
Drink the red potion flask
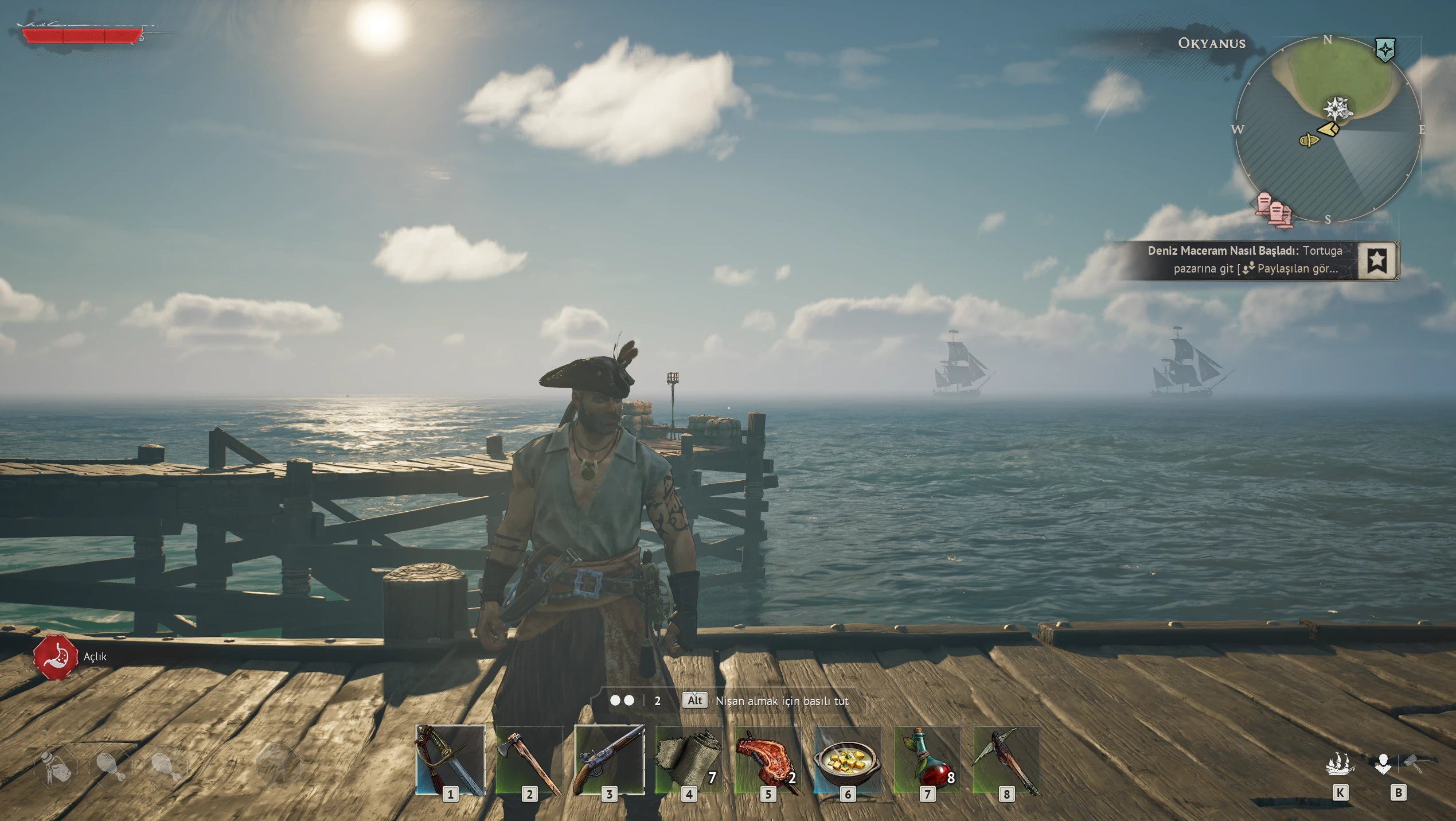[x=927, y=760]
